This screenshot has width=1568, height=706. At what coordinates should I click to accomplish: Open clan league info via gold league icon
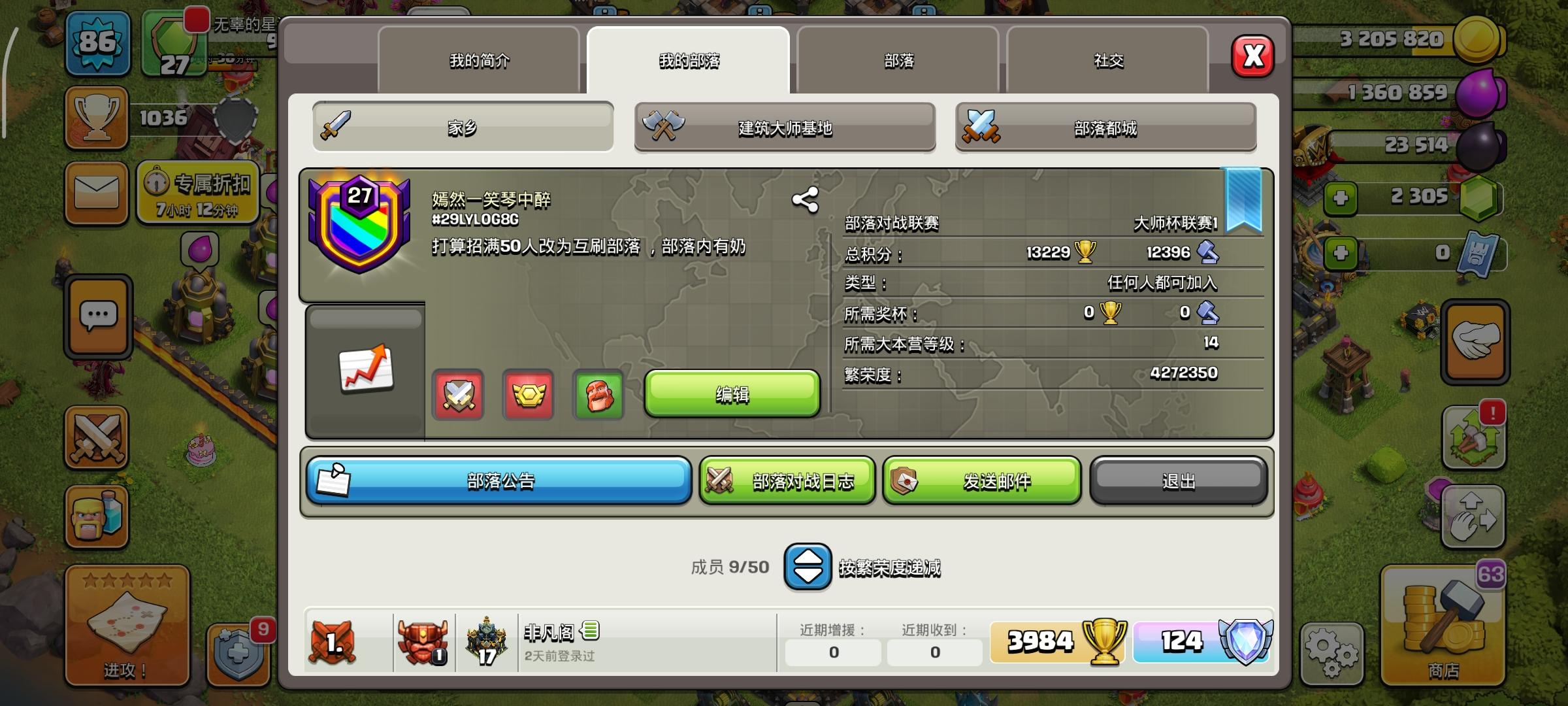(529, 395)
